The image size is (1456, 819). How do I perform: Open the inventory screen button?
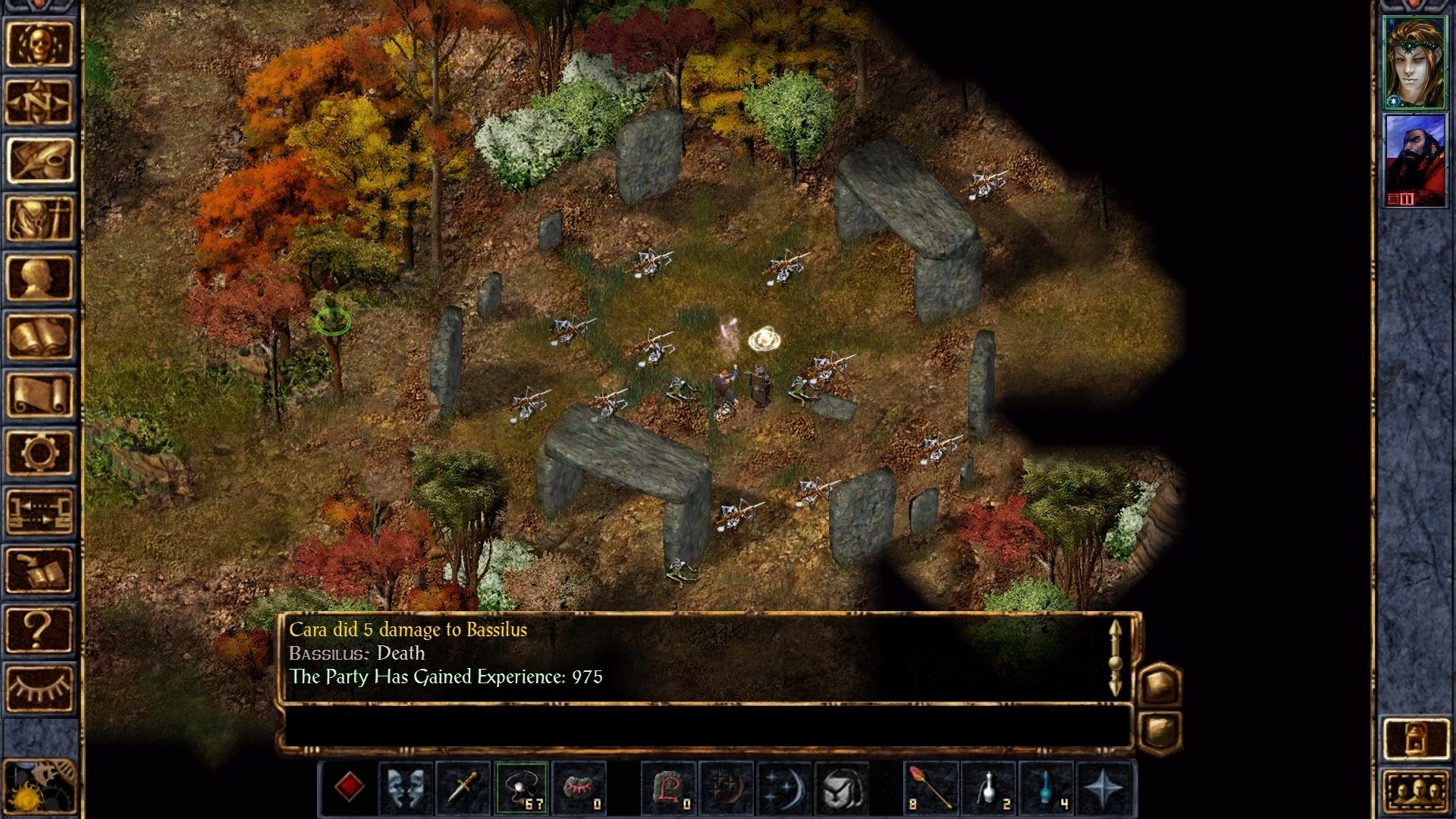(x=39, y=219)
